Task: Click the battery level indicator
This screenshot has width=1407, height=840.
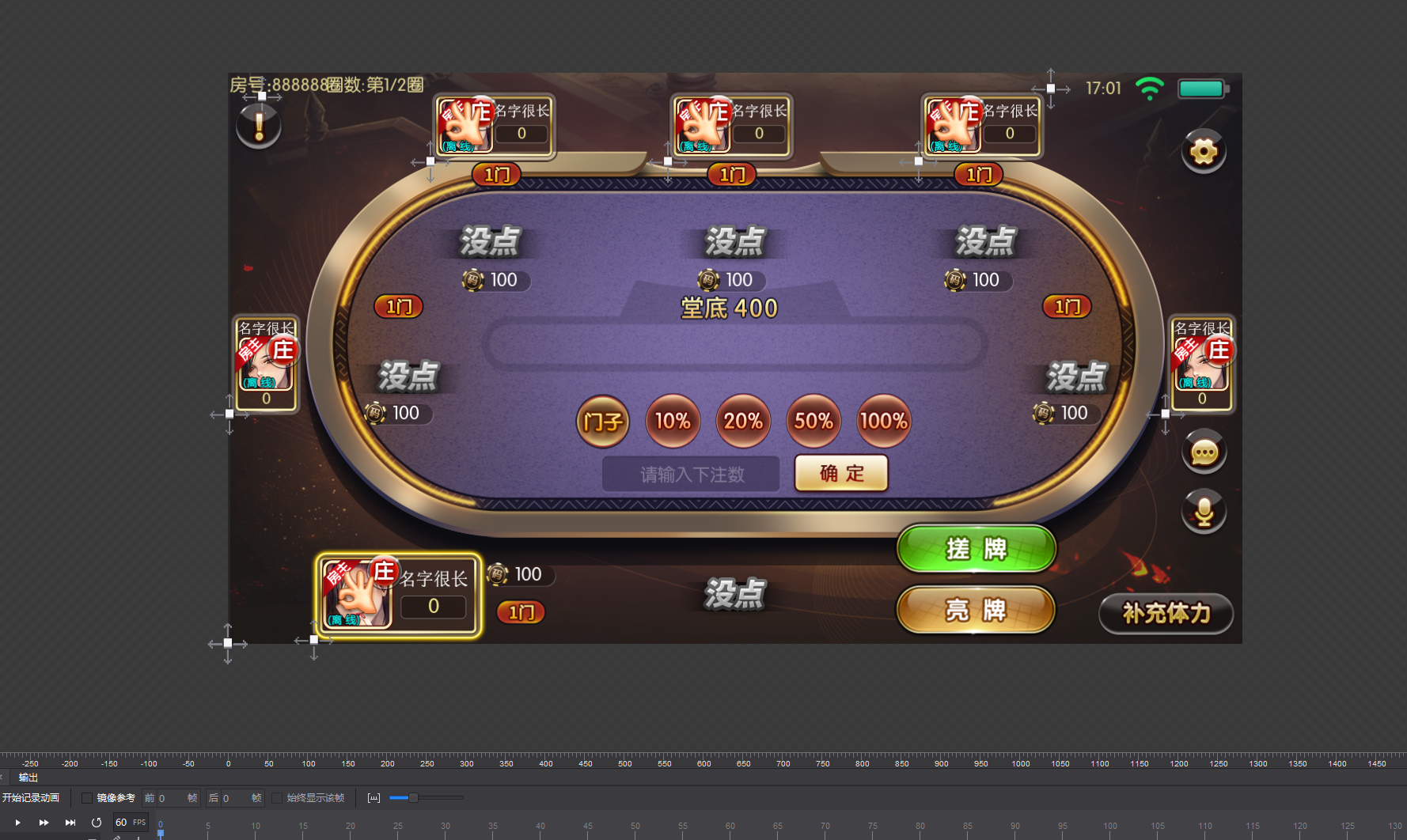Action: (1201, 89)
